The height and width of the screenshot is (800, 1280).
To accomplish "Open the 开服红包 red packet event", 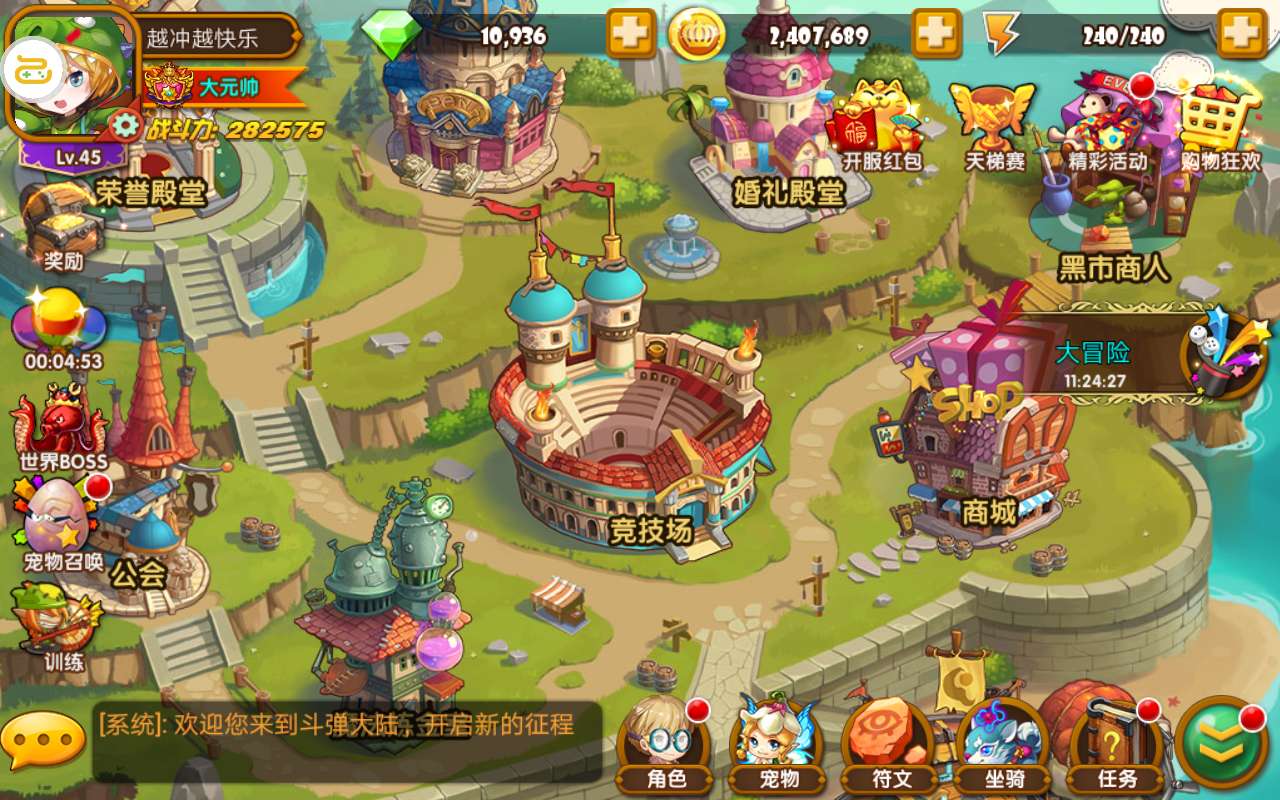I will click(880, 125).
